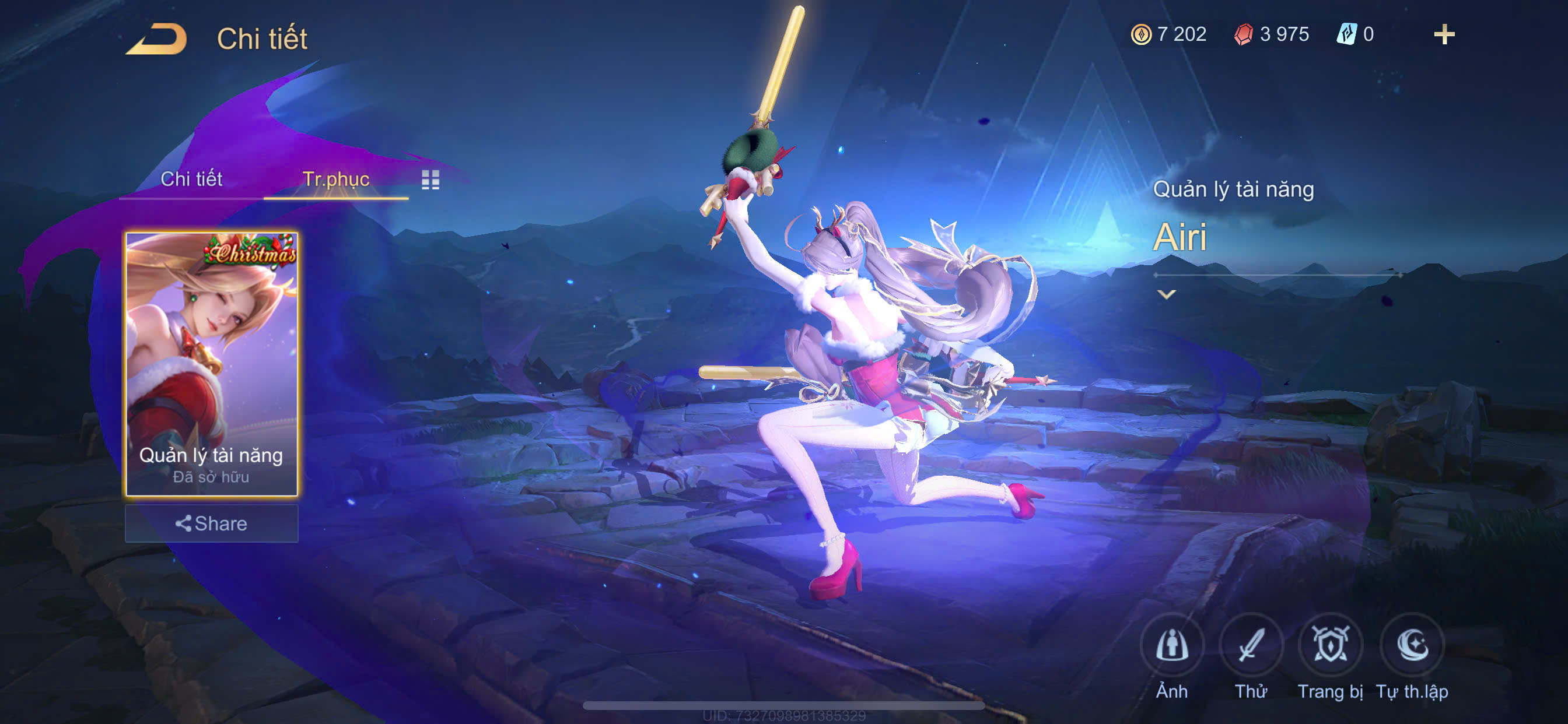This screenshot has width=1568, height=724.
Task: Share the selected skin
Action: (x=211, y=523)
